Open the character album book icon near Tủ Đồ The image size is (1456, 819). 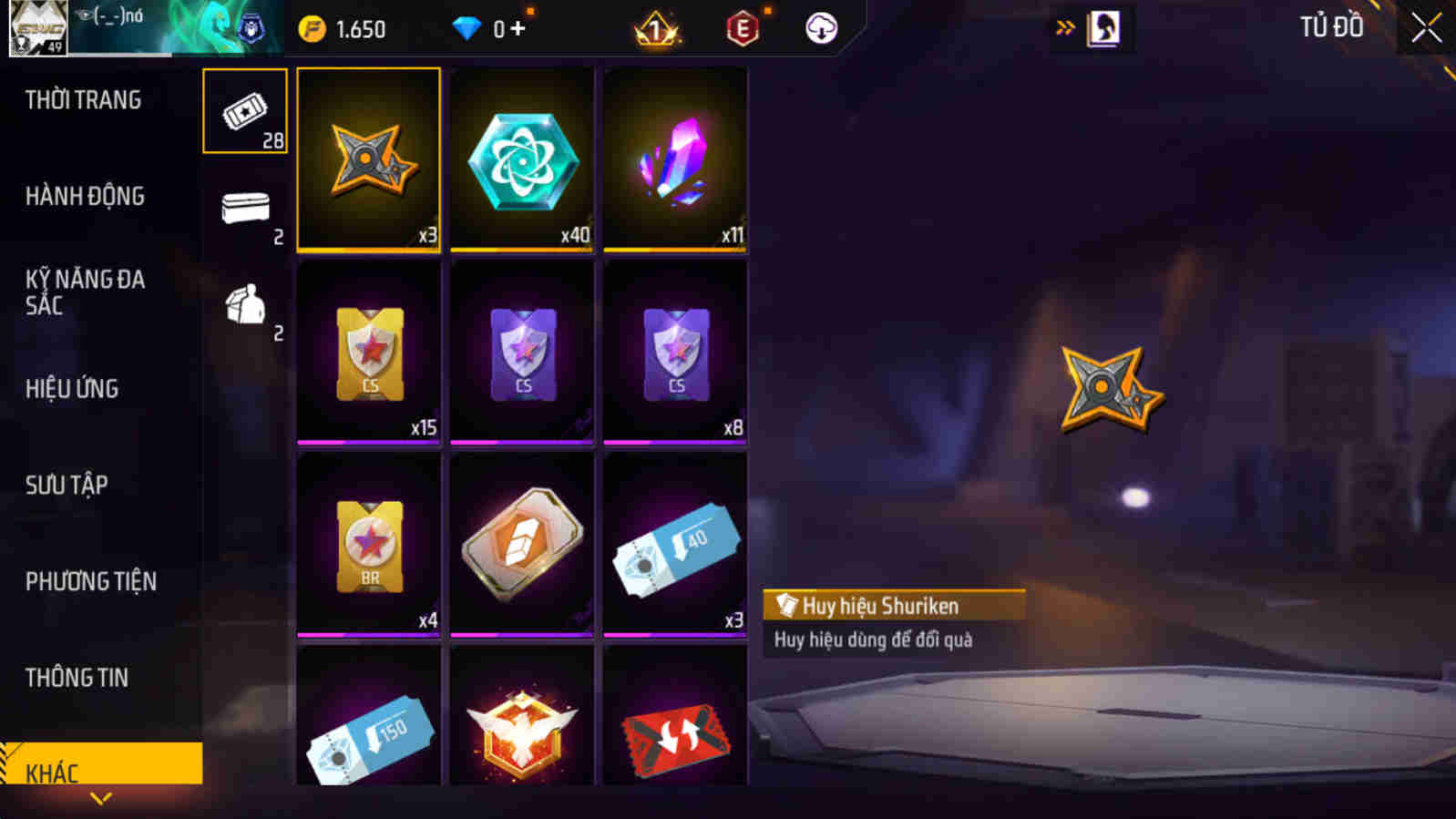pos(1105,26)
